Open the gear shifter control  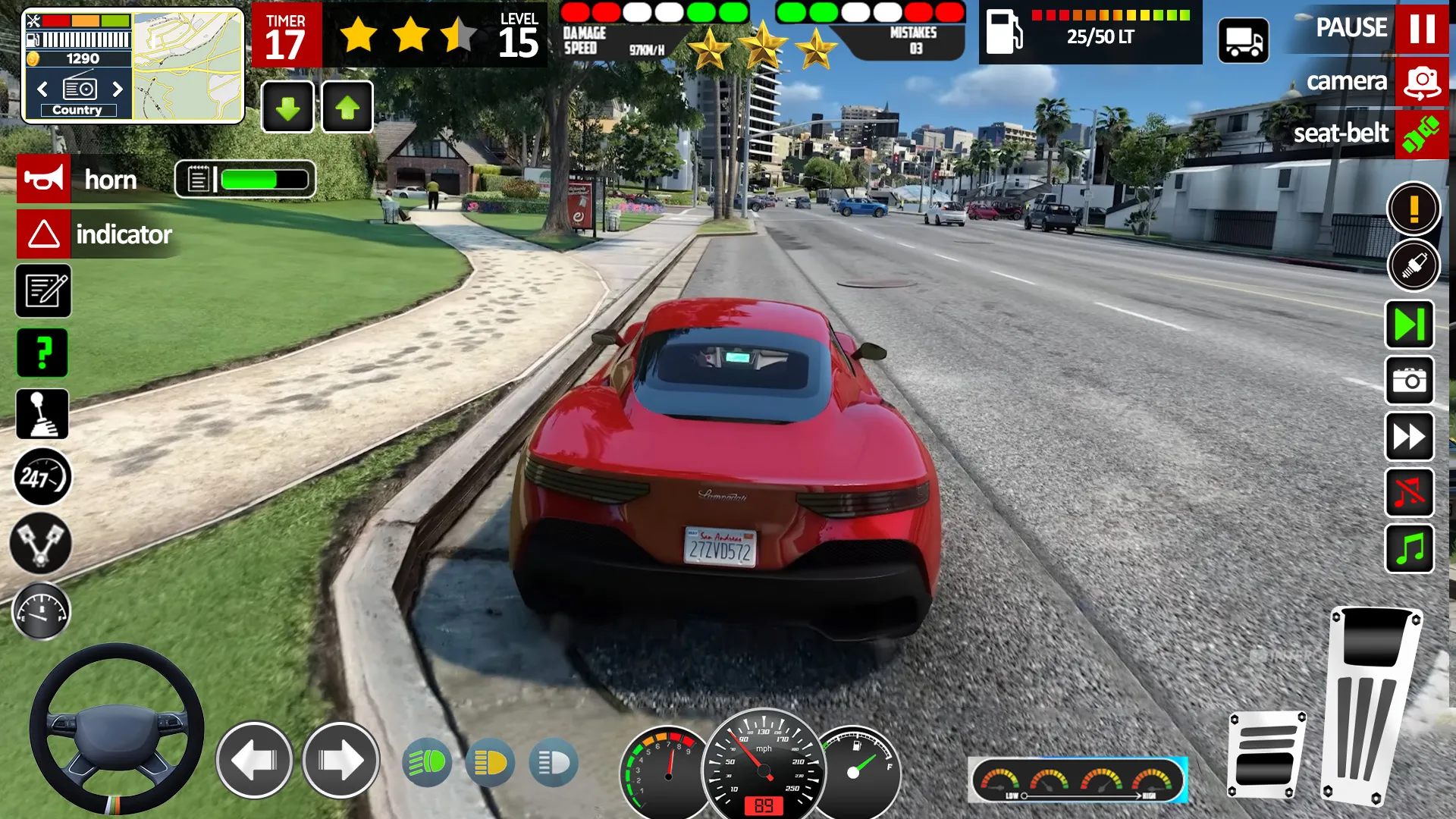(x=43, y=414)
